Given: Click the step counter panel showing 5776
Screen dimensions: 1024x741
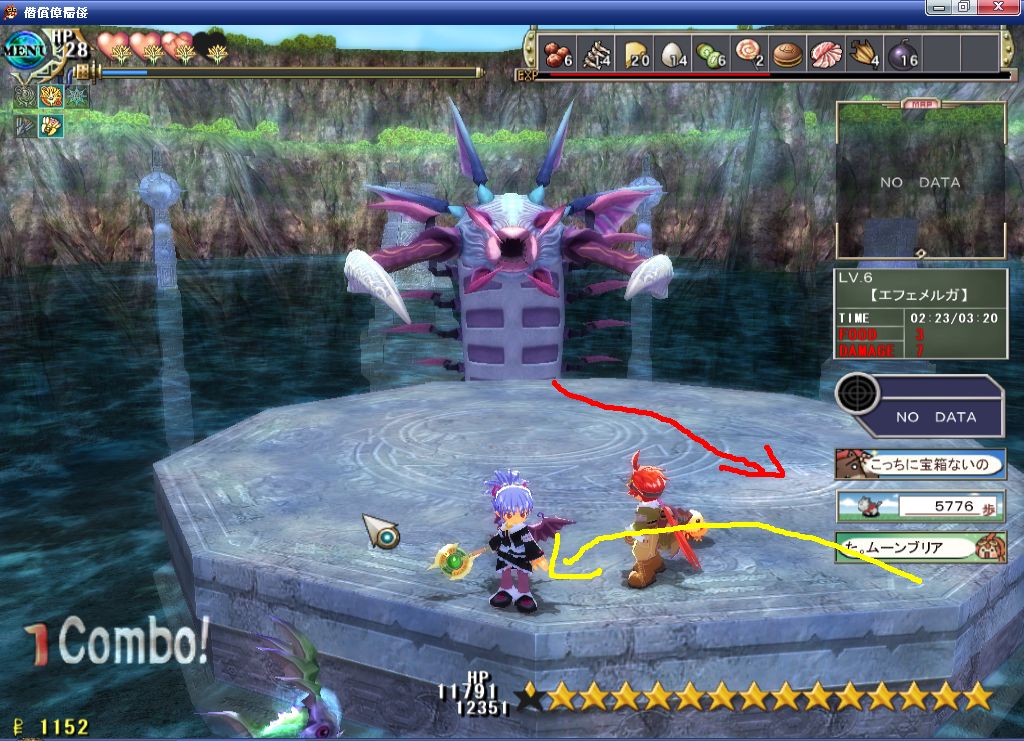Looking at the screenshot, I should point(920,506).
